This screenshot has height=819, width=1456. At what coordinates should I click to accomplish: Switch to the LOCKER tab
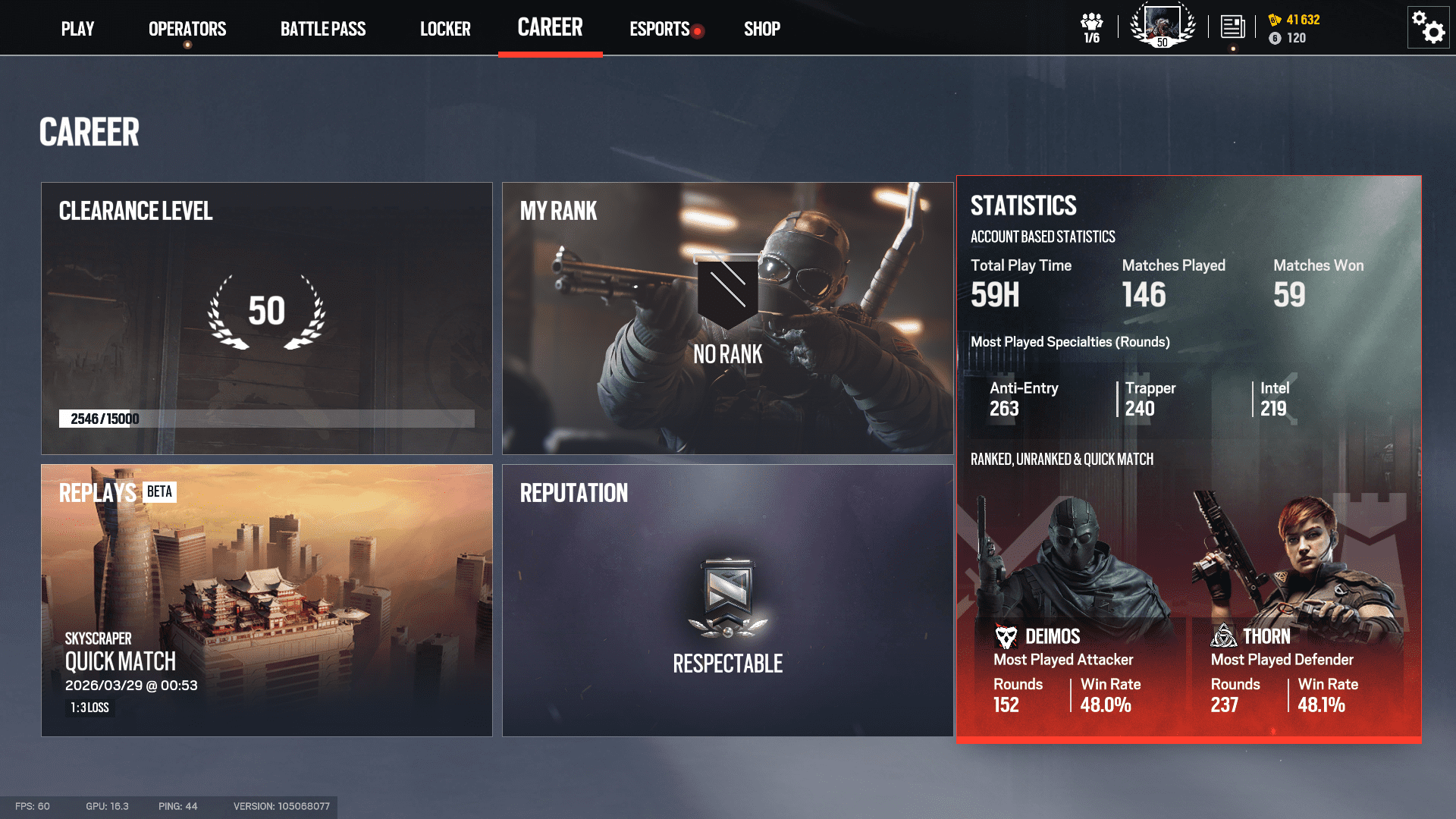click(445, 29)
